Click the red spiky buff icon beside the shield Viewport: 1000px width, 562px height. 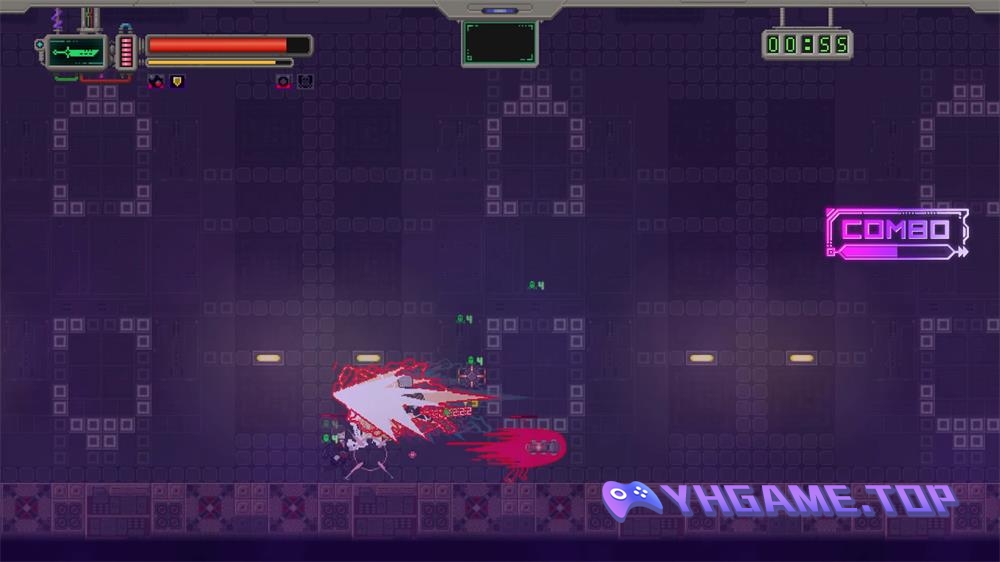point(156,82)
